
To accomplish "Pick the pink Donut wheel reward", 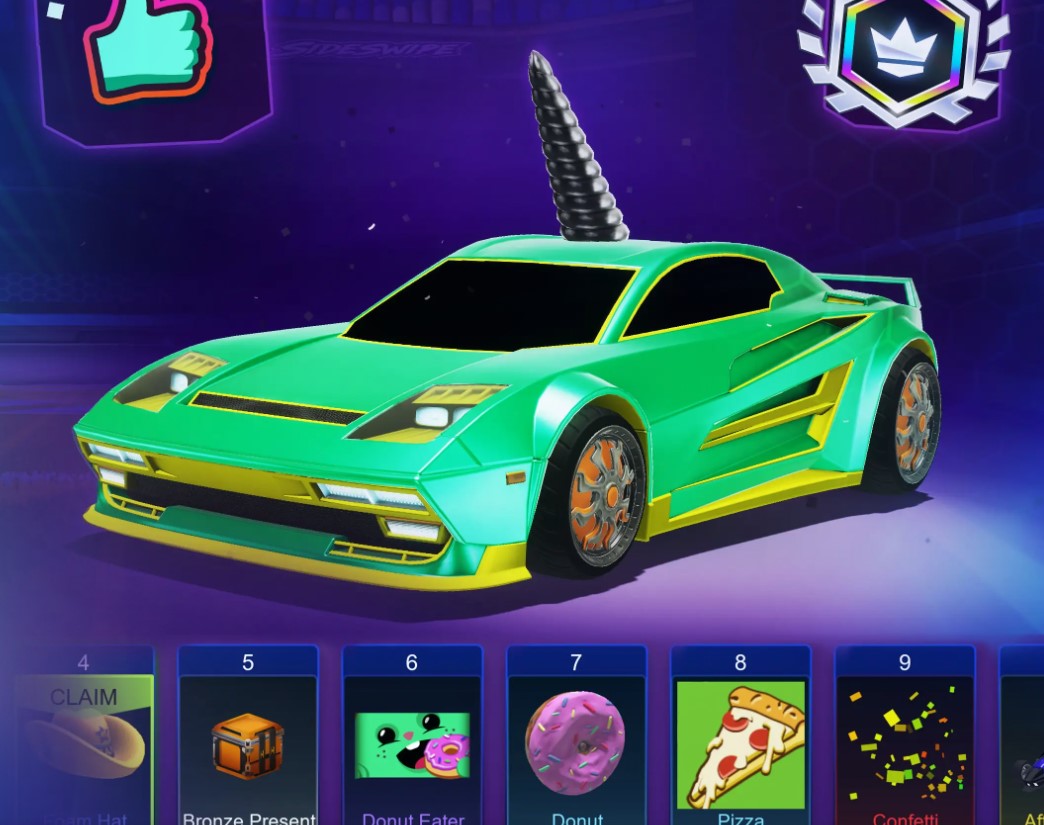I will [x=576, y=745].
